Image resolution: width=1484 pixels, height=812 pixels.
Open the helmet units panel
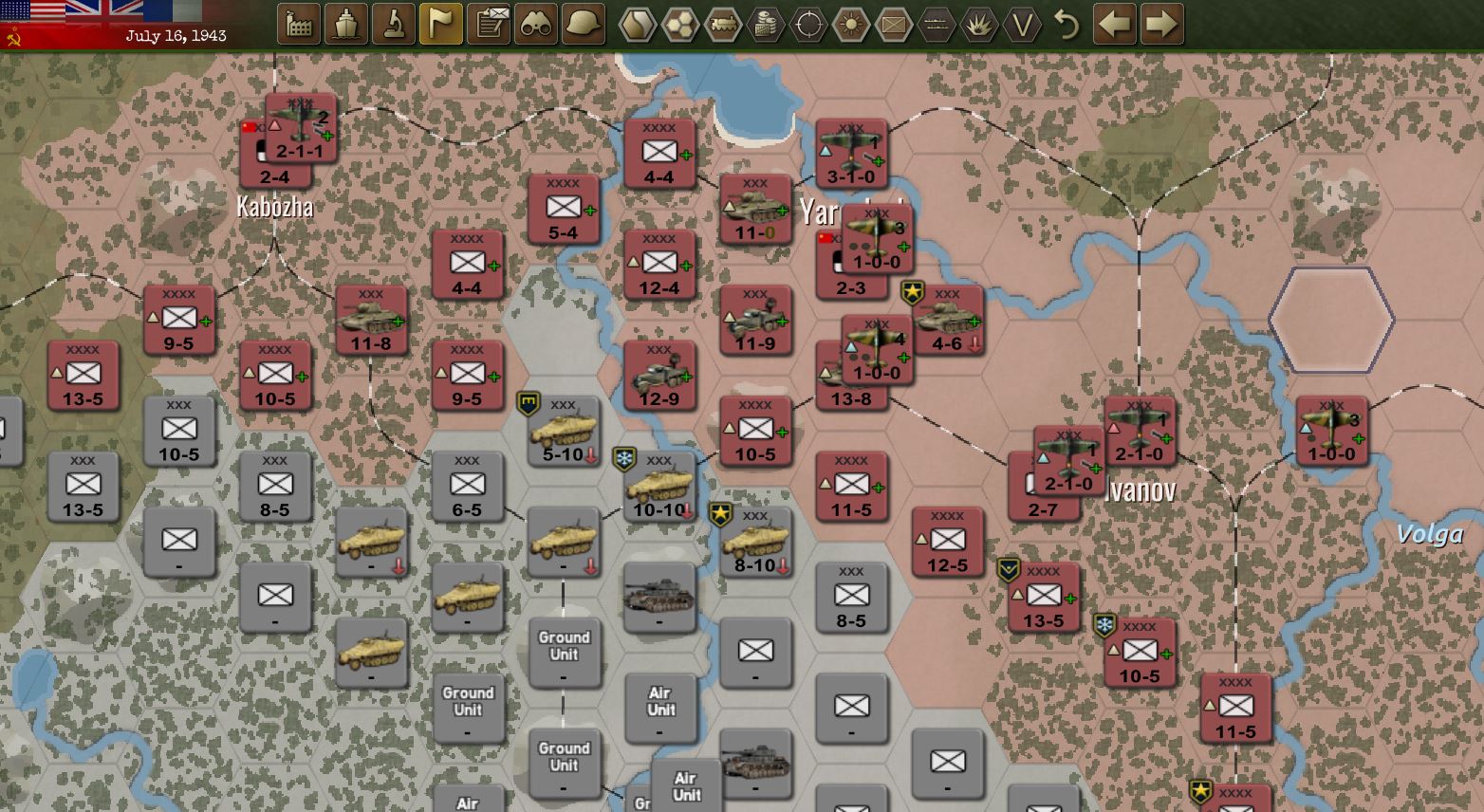[x=584, y=25]
